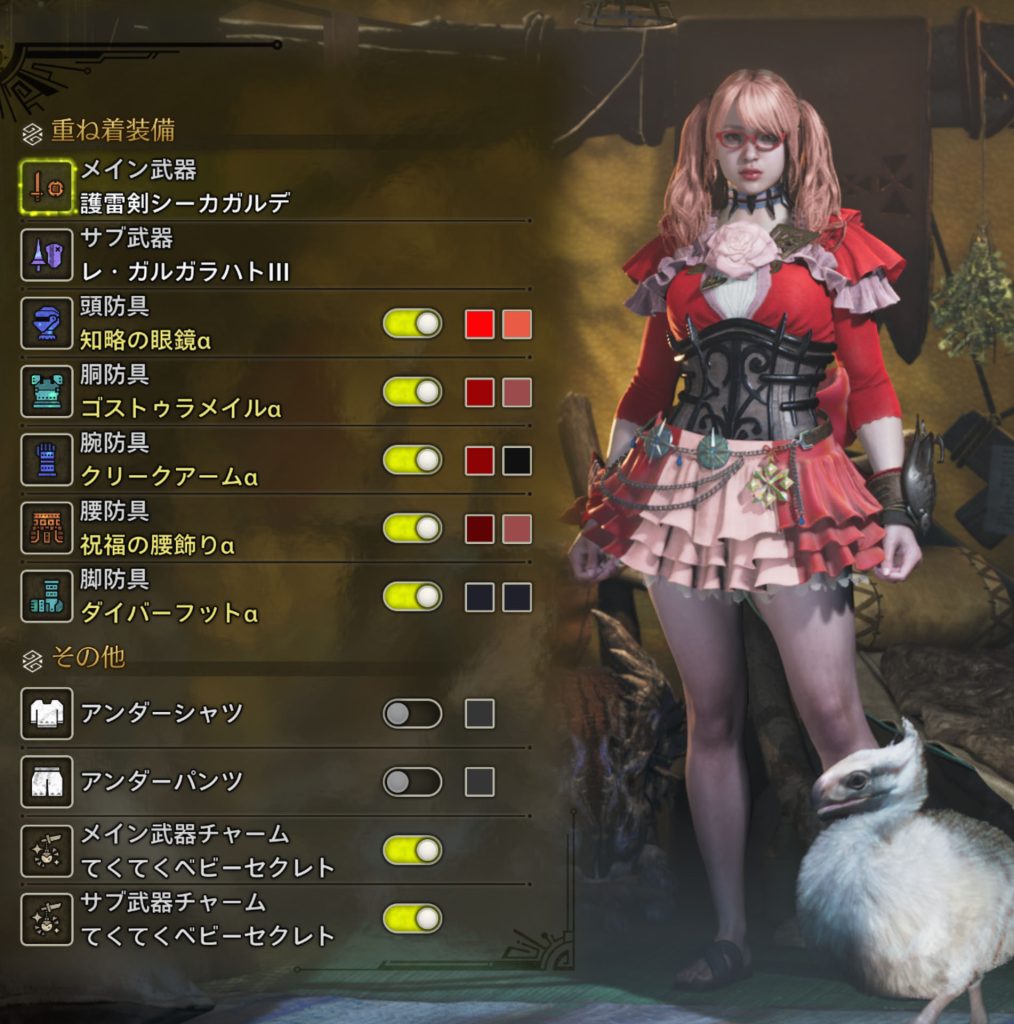Select the メイン武器 護雷剣シーカガルデ row
The width and height of the screenshot is (1014, 1024).
pyautogui.click(x=185, y=187)
